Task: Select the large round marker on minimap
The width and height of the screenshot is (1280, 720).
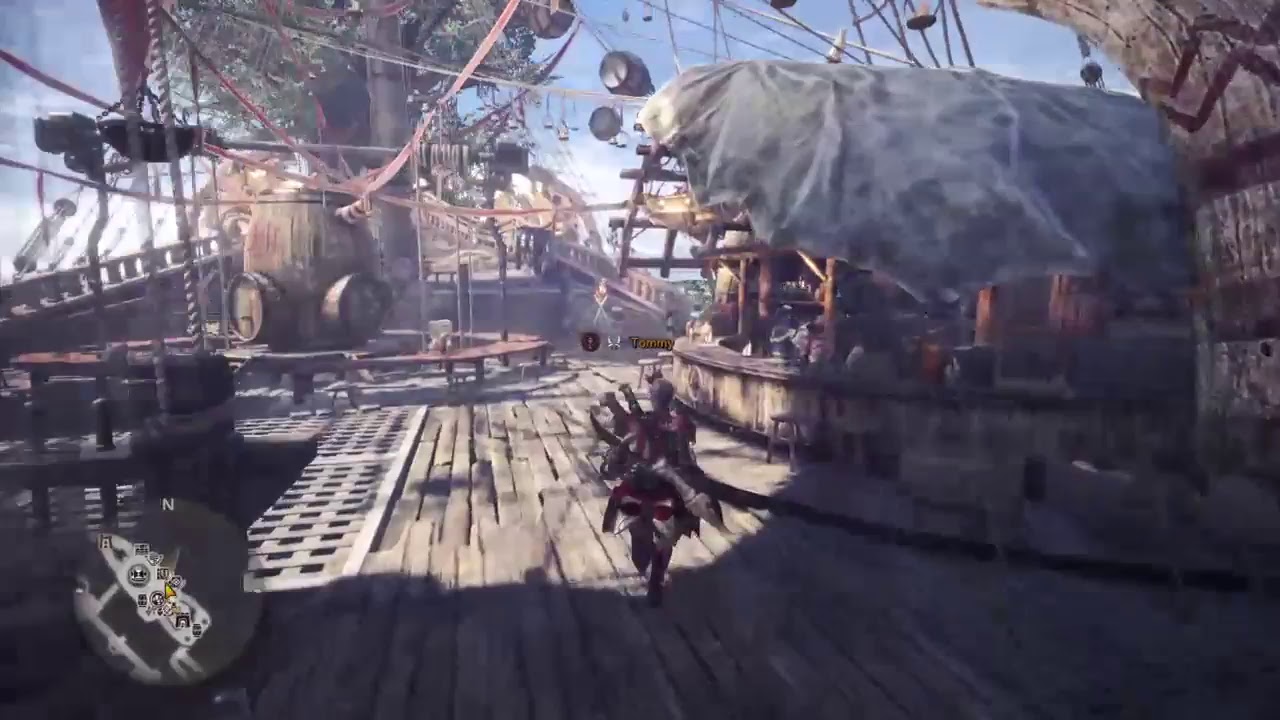Action: tap(138, 574)
